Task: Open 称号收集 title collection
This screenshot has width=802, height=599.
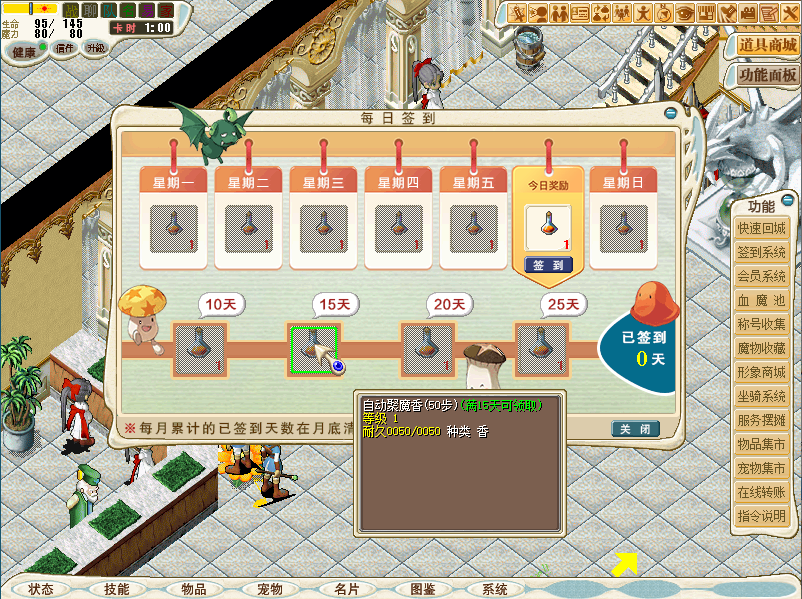Action: tap(762, 324)
